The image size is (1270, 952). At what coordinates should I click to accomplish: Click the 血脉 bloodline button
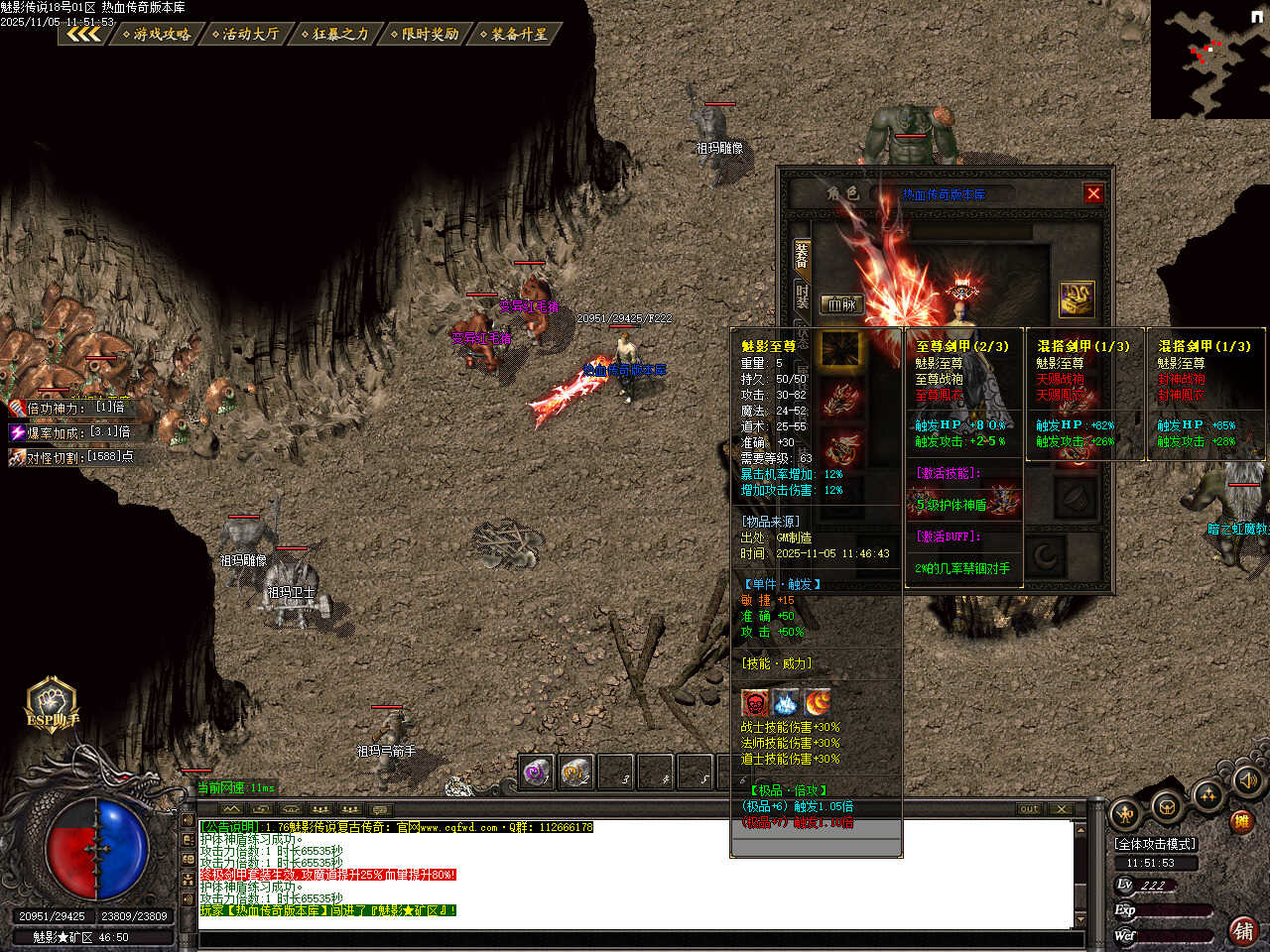[x=841, y=304]
